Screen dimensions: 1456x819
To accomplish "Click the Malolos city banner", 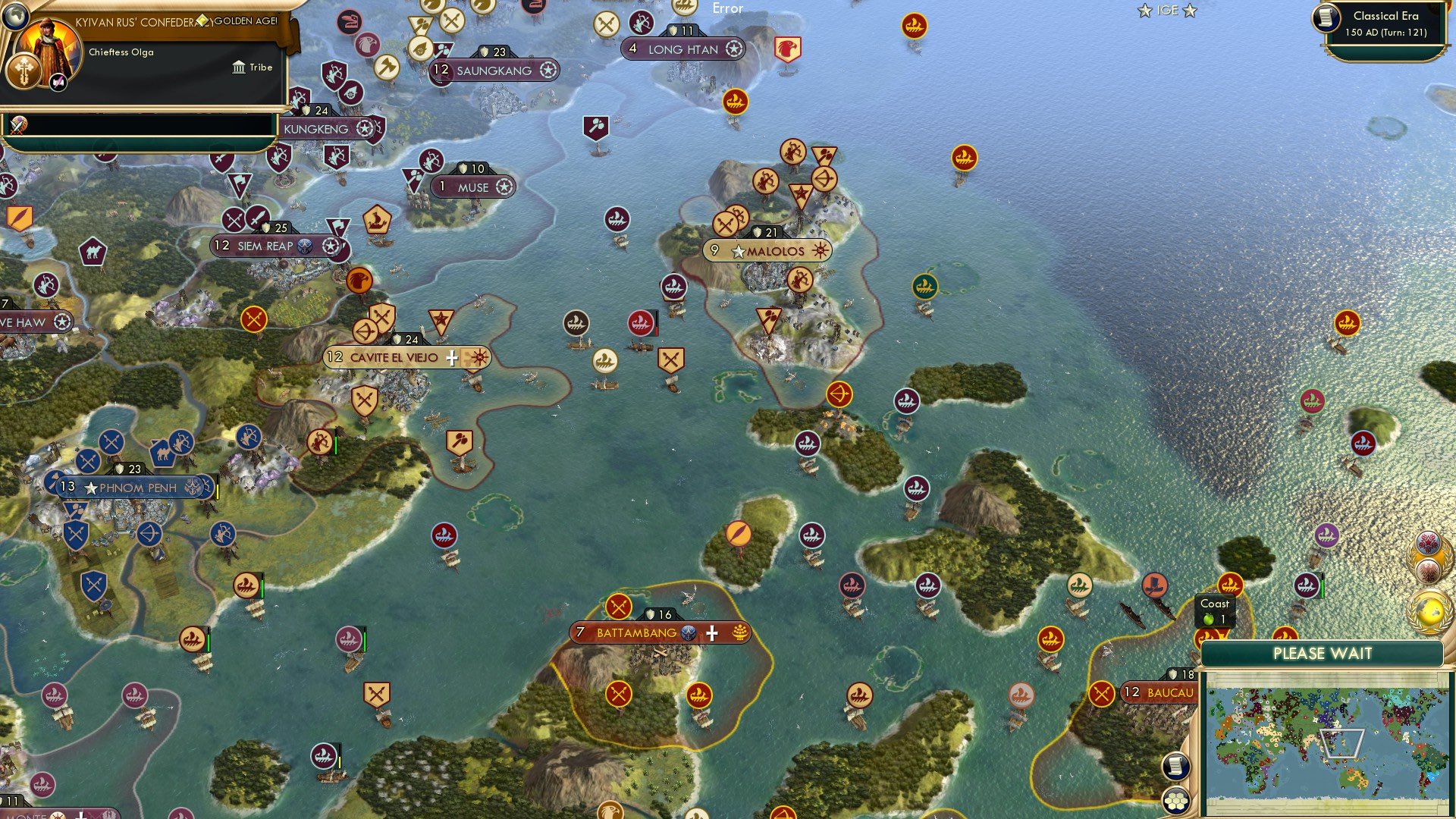I will 768,249.
